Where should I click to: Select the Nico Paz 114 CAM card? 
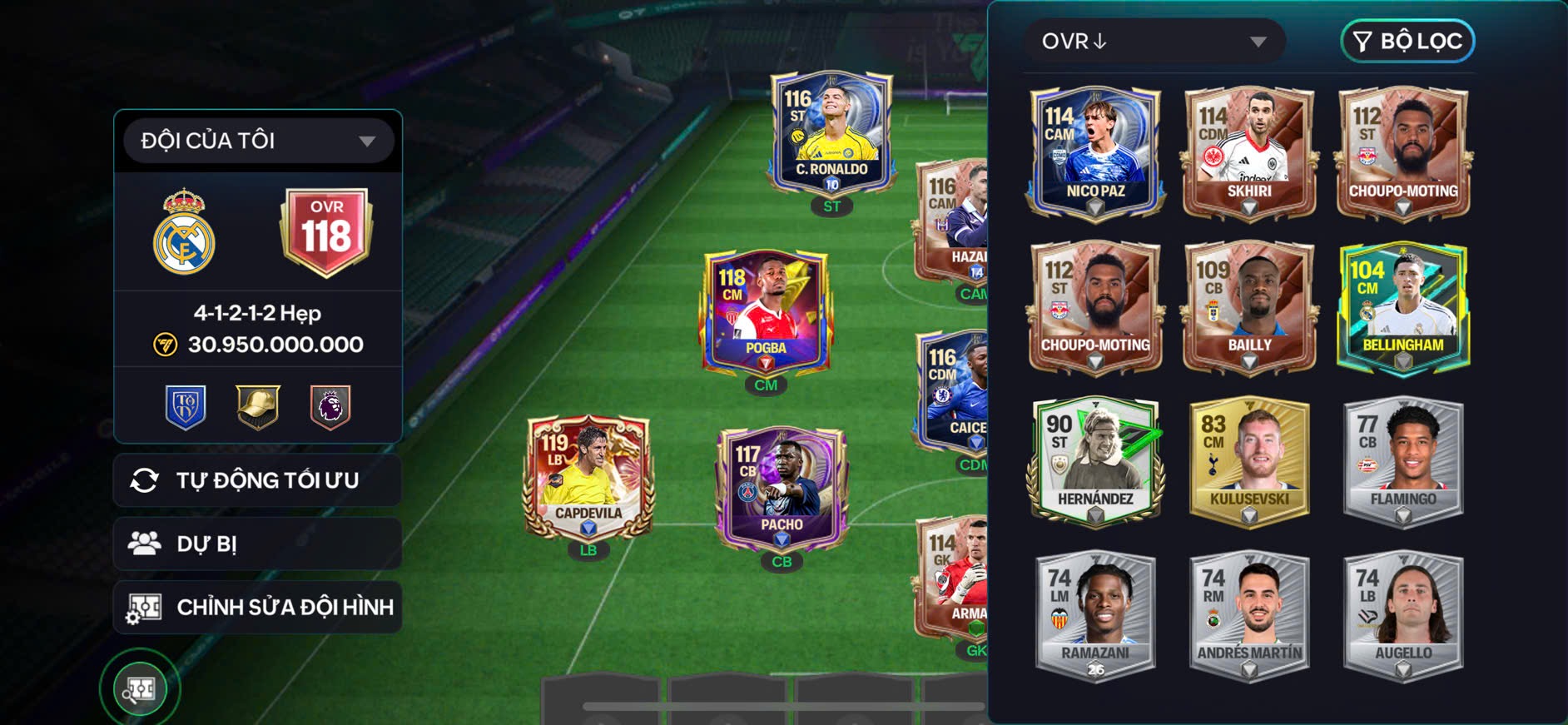click(1095, 152)
